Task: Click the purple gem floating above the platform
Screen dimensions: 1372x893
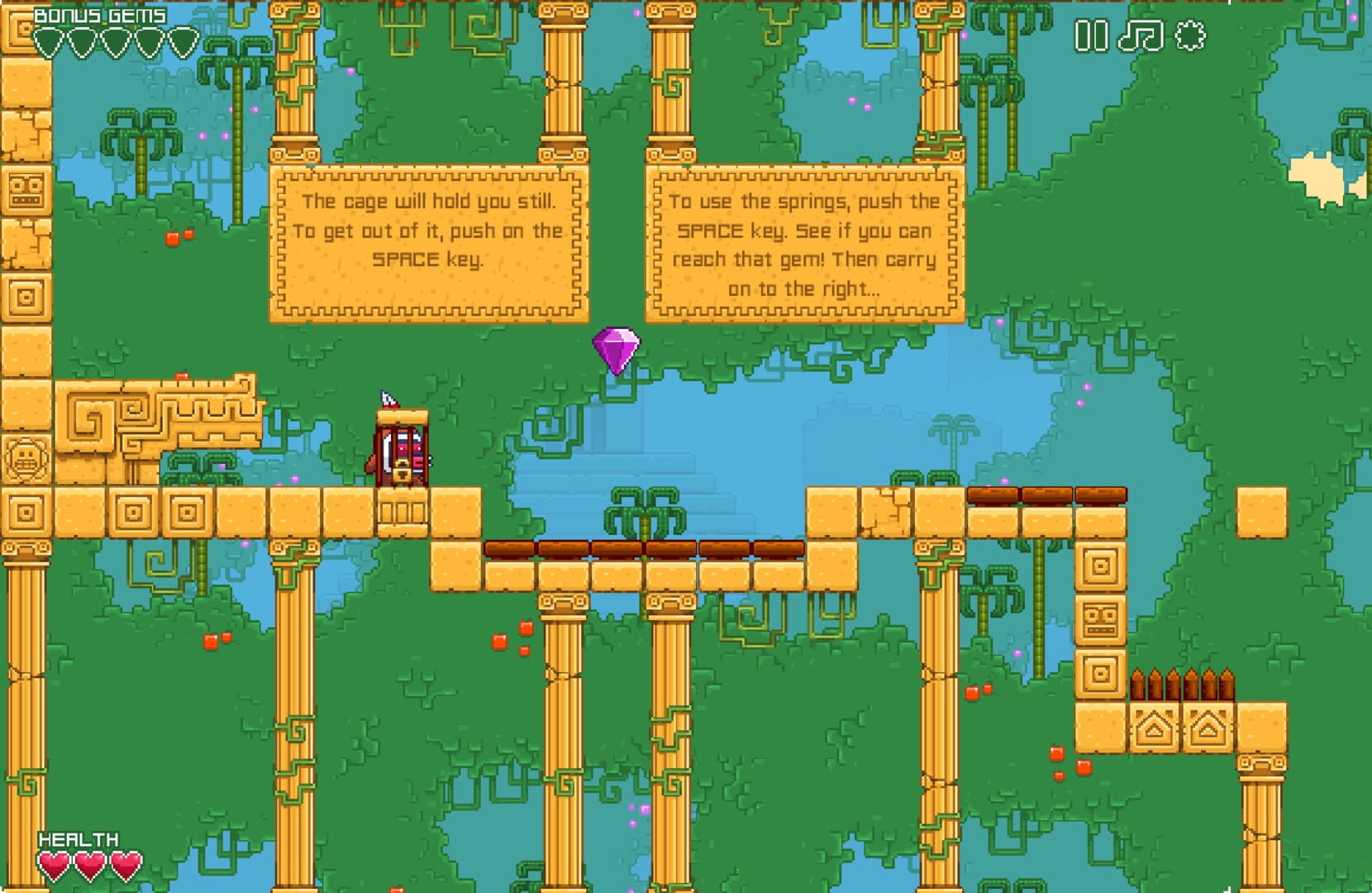Action: [x=617, y=347]
